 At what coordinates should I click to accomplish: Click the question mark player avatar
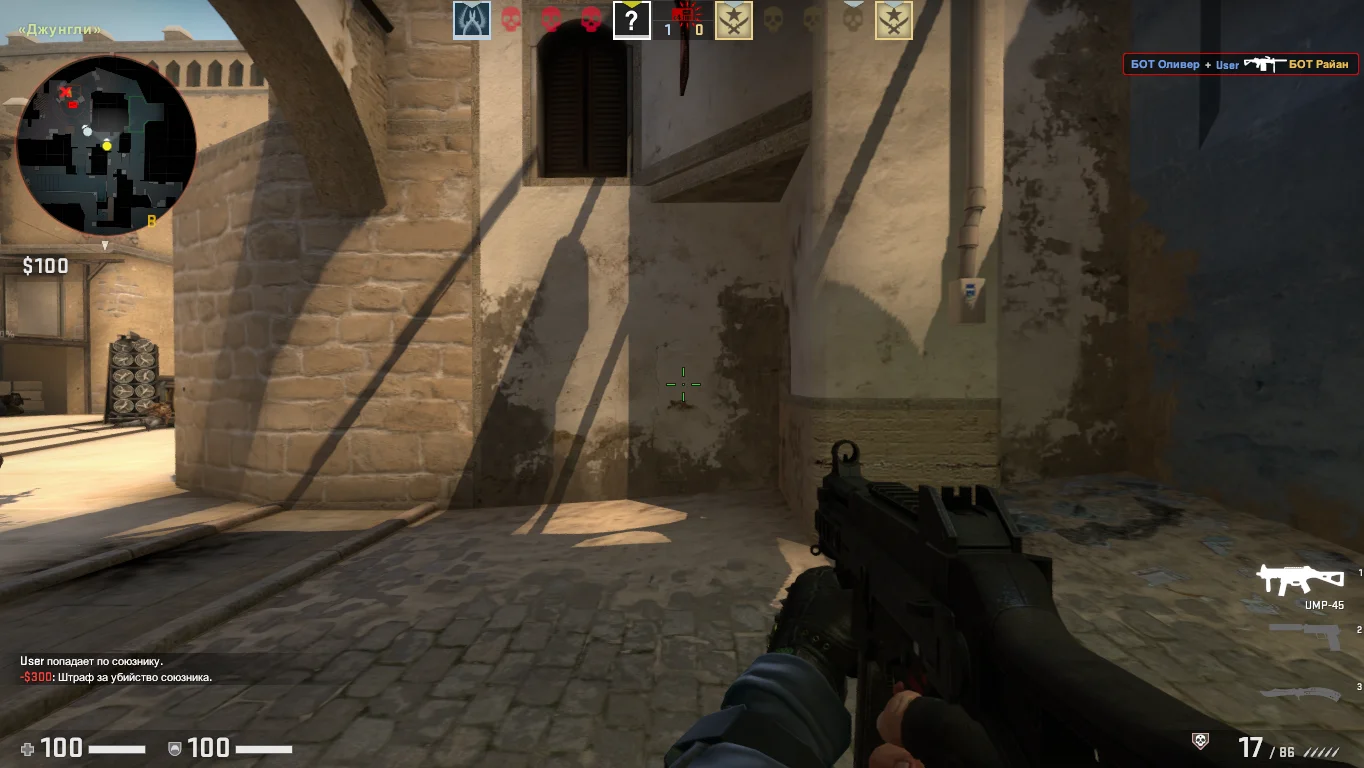(632, 20)
